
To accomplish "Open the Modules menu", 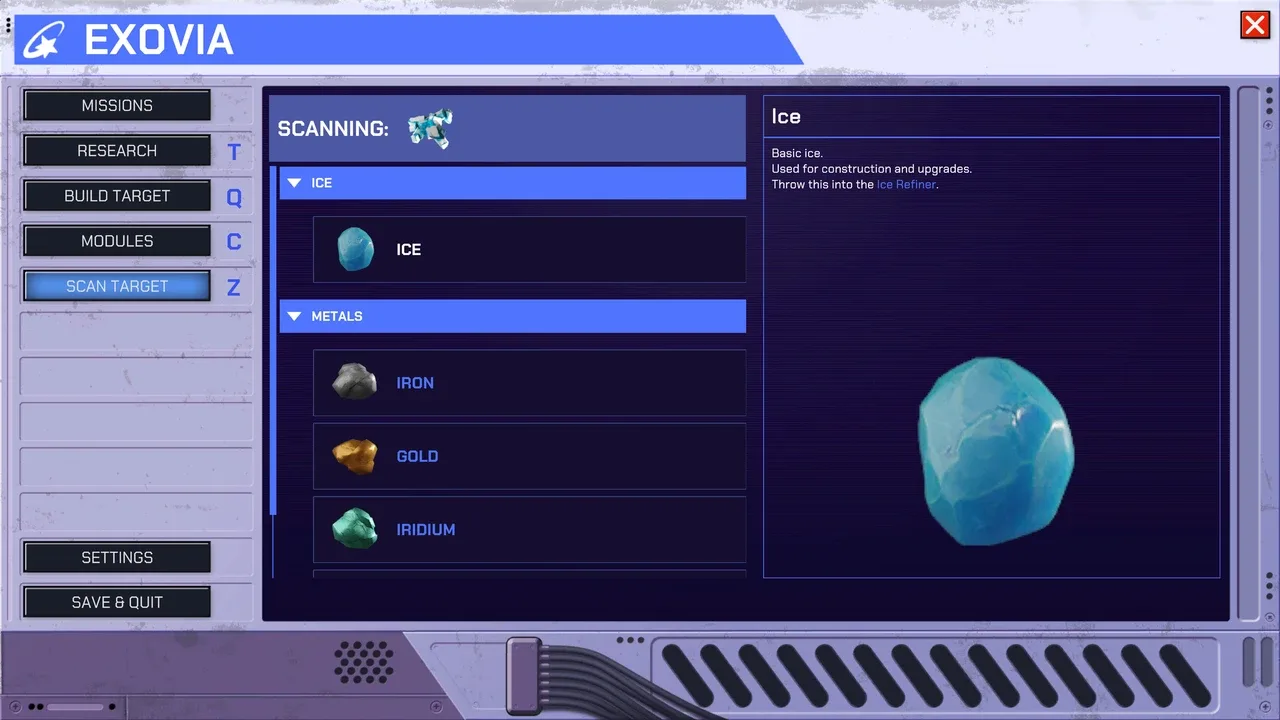I will pos(117,241).
